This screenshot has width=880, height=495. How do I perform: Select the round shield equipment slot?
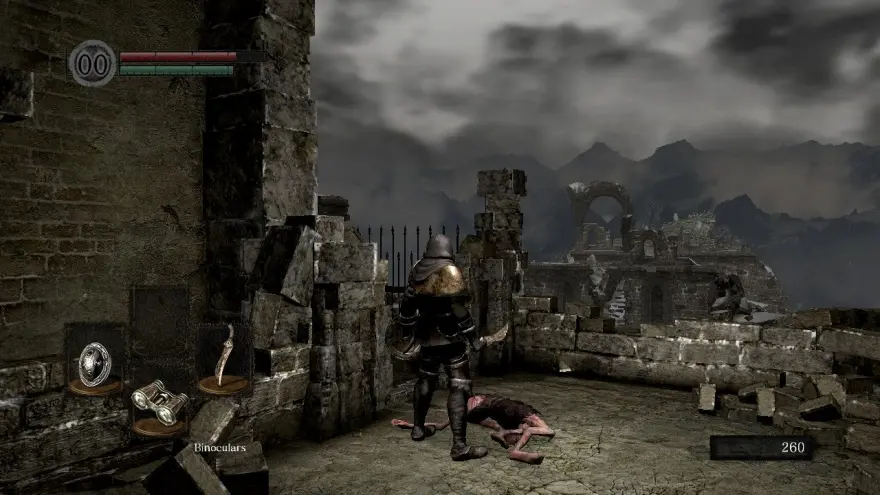click(x=94, y=361)
